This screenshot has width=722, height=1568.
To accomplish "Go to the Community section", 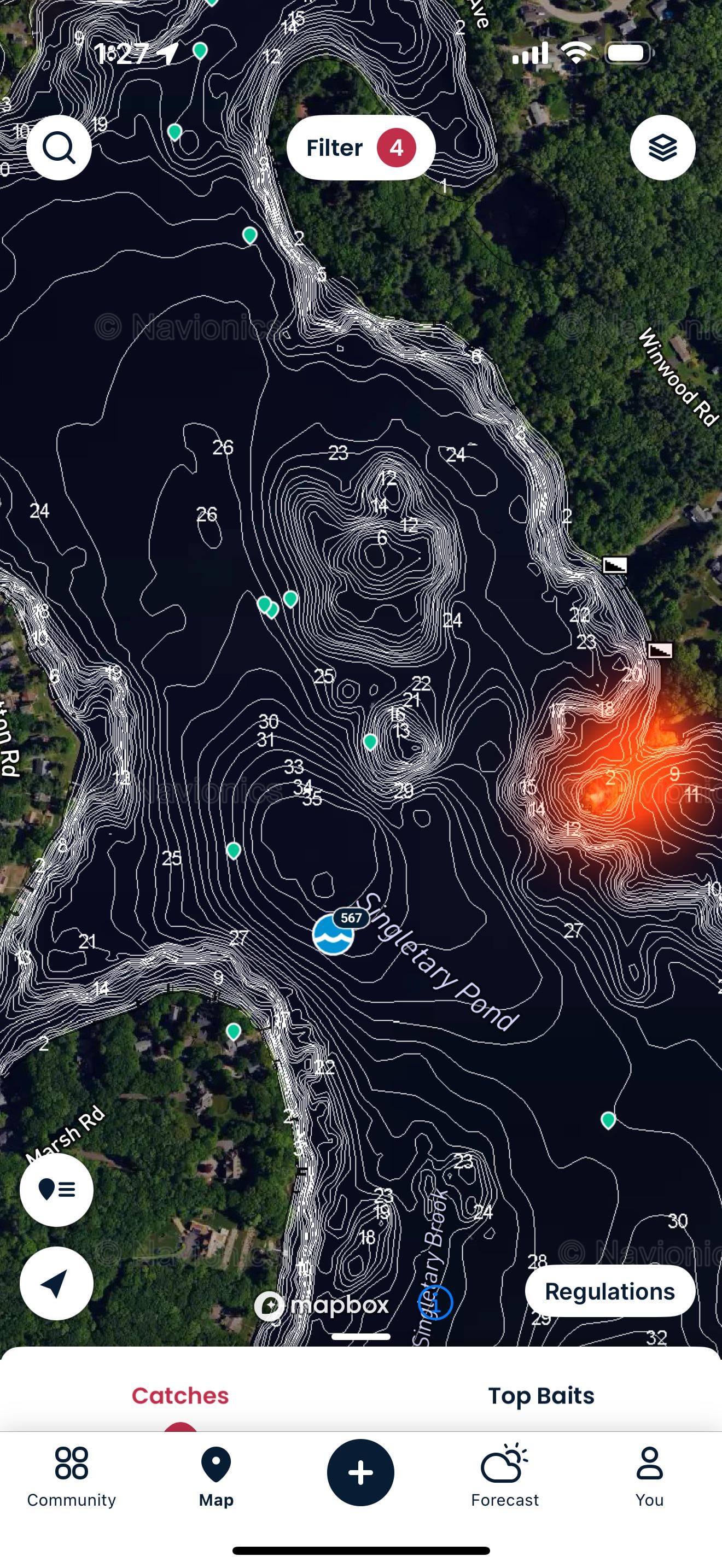I will coord(71,1477).
